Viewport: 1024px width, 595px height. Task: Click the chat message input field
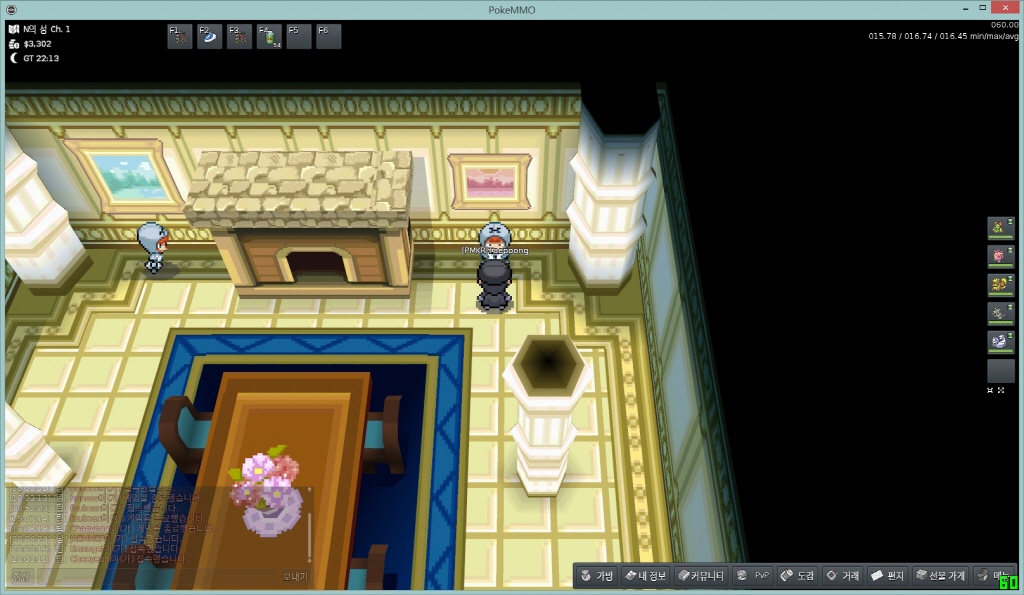(150, 577)
